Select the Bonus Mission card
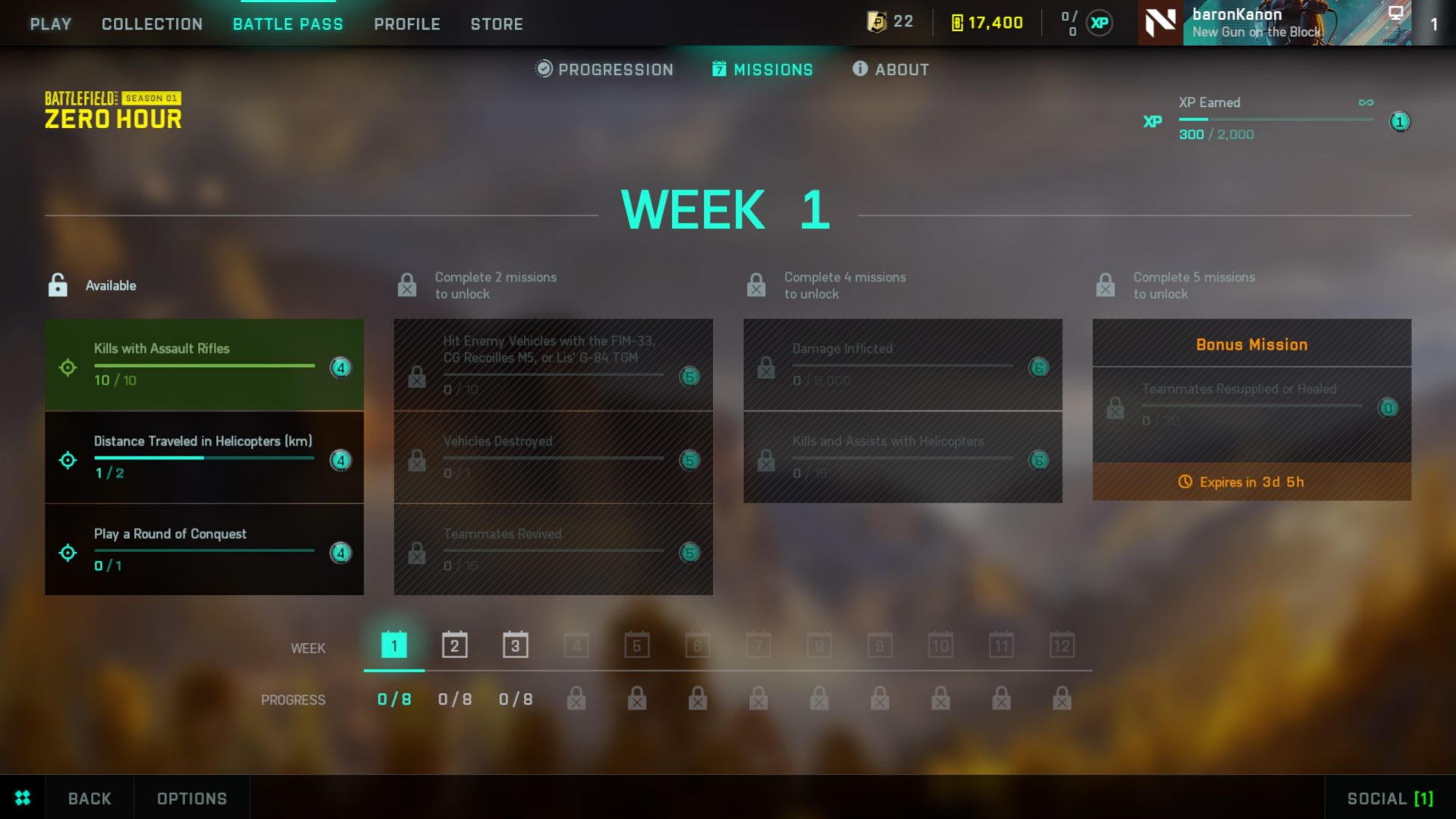Image resolution: width=1456 pixels, height=819 pixels. pyautogui.click(x=1251, y=409)
